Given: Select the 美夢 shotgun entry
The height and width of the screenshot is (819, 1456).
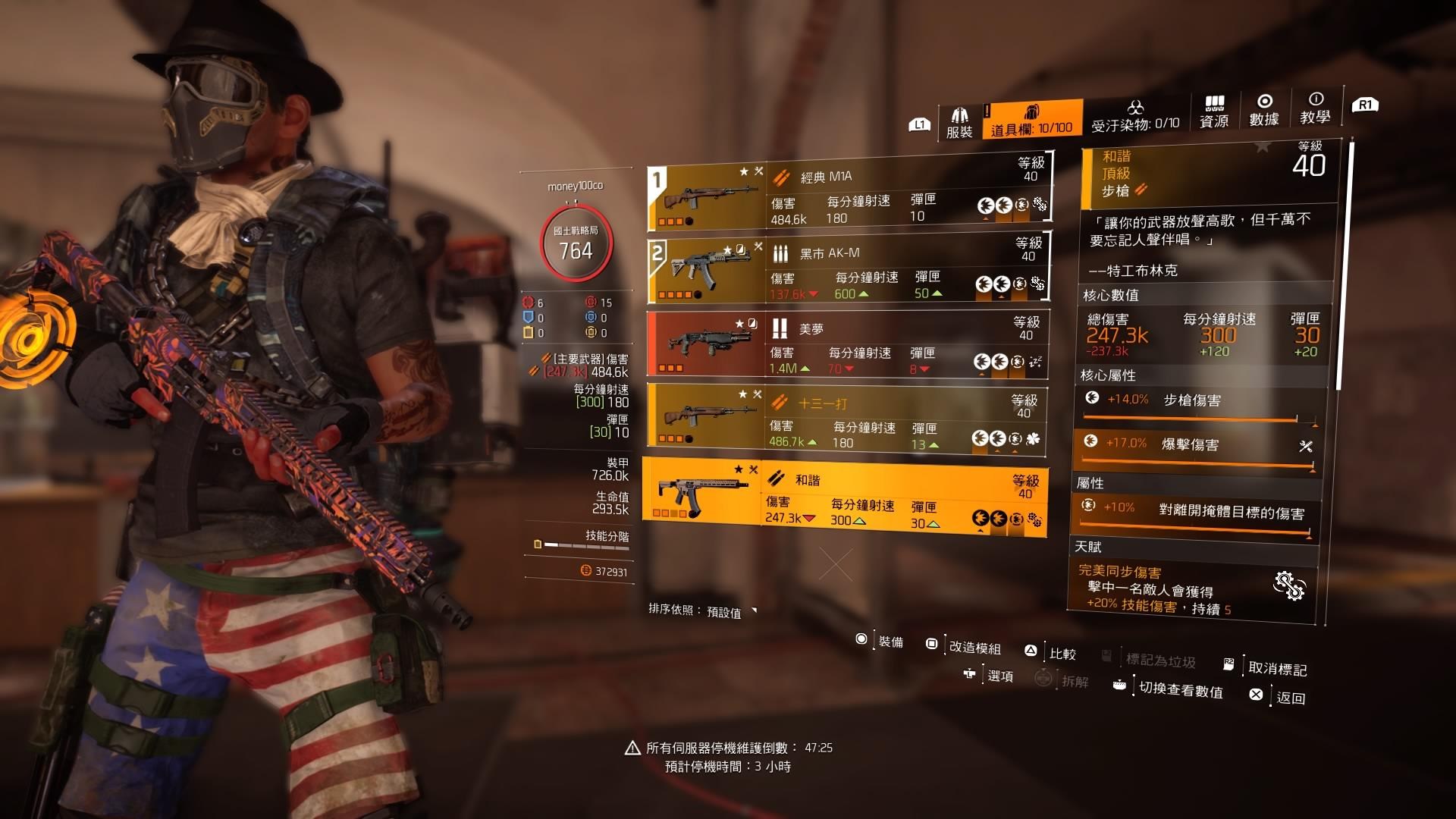Looking at the screenshot, I should (x=847, y=344).
